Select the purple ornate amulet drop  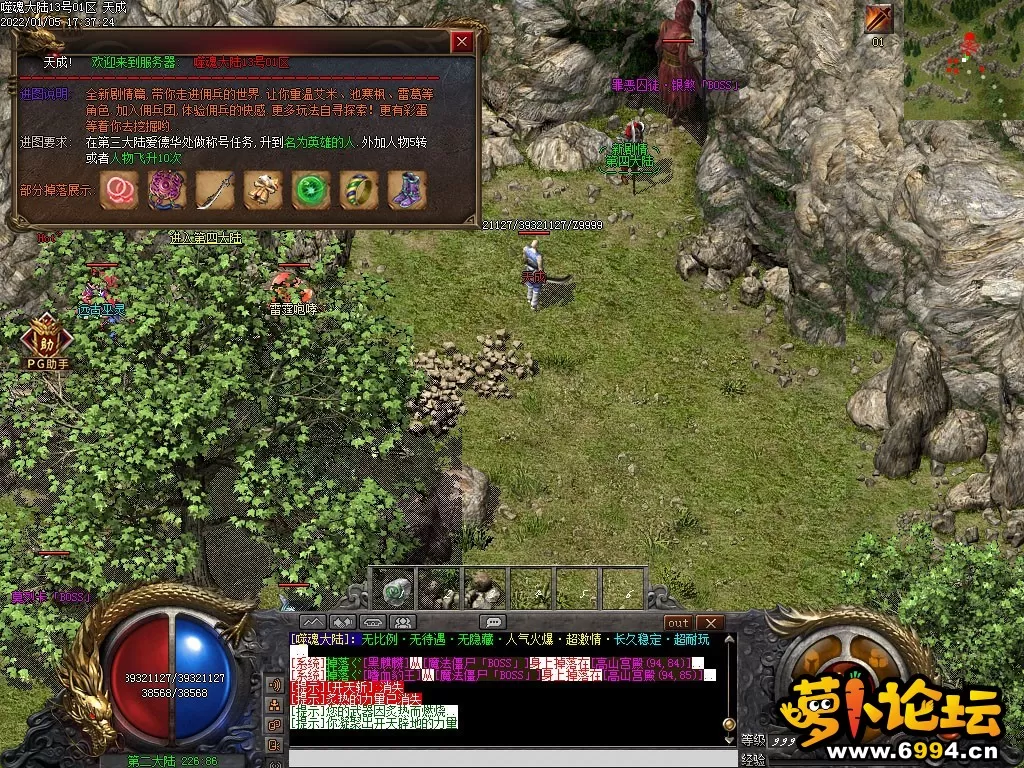pos(167,190)
